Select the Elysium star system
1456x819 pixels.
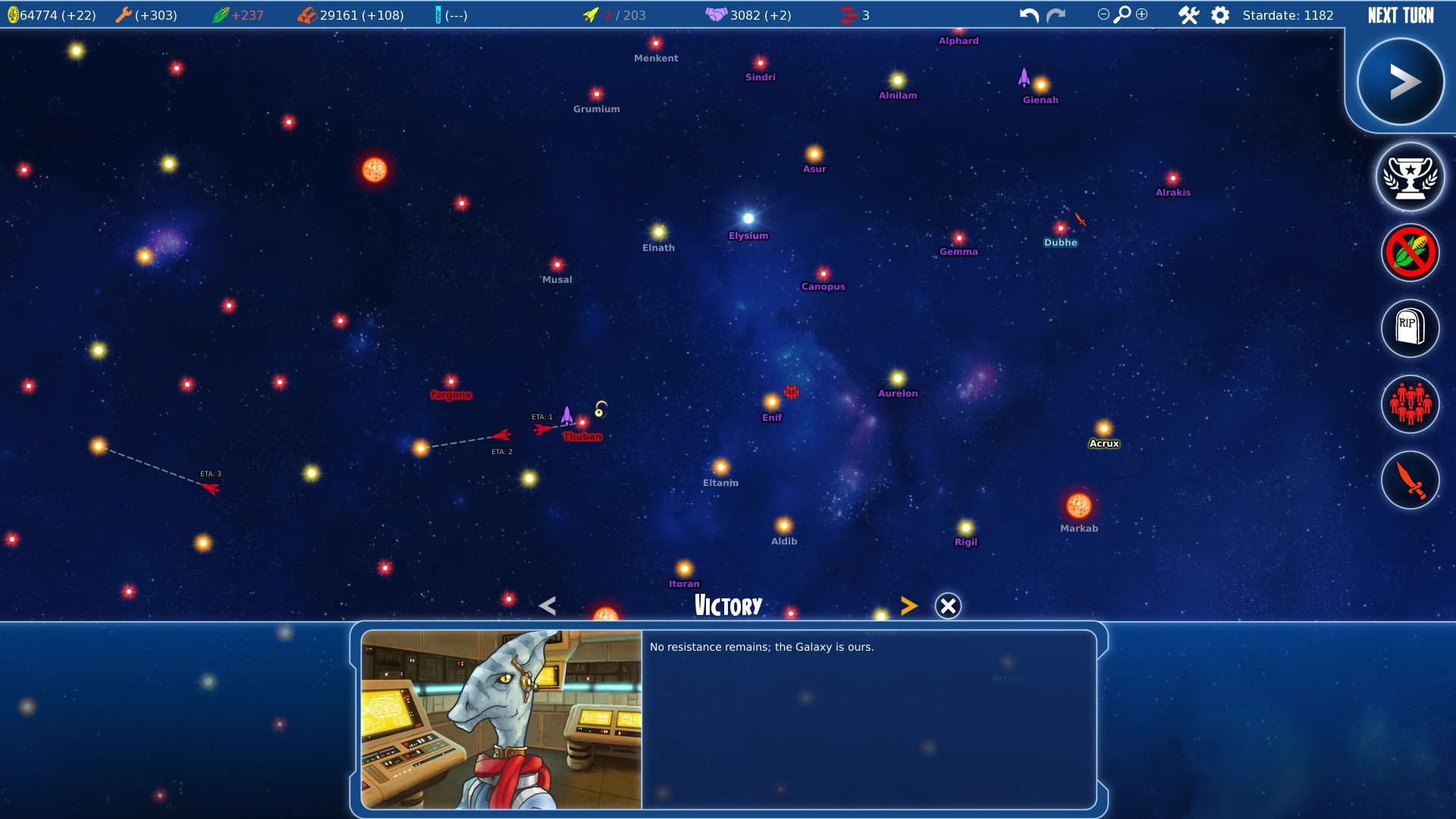(748, 218)
